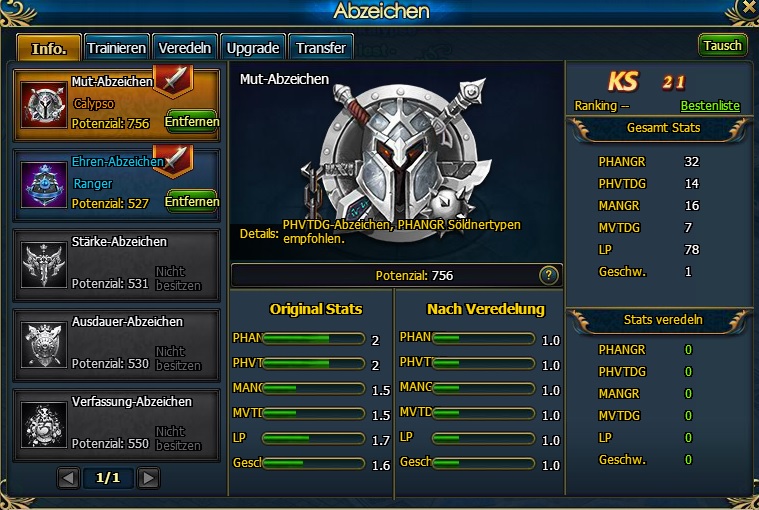The image size is (759, 510).
Task: Pick the Verfassung-Abzeichen row
Action: pyautogui.click(x=117, y=421)
